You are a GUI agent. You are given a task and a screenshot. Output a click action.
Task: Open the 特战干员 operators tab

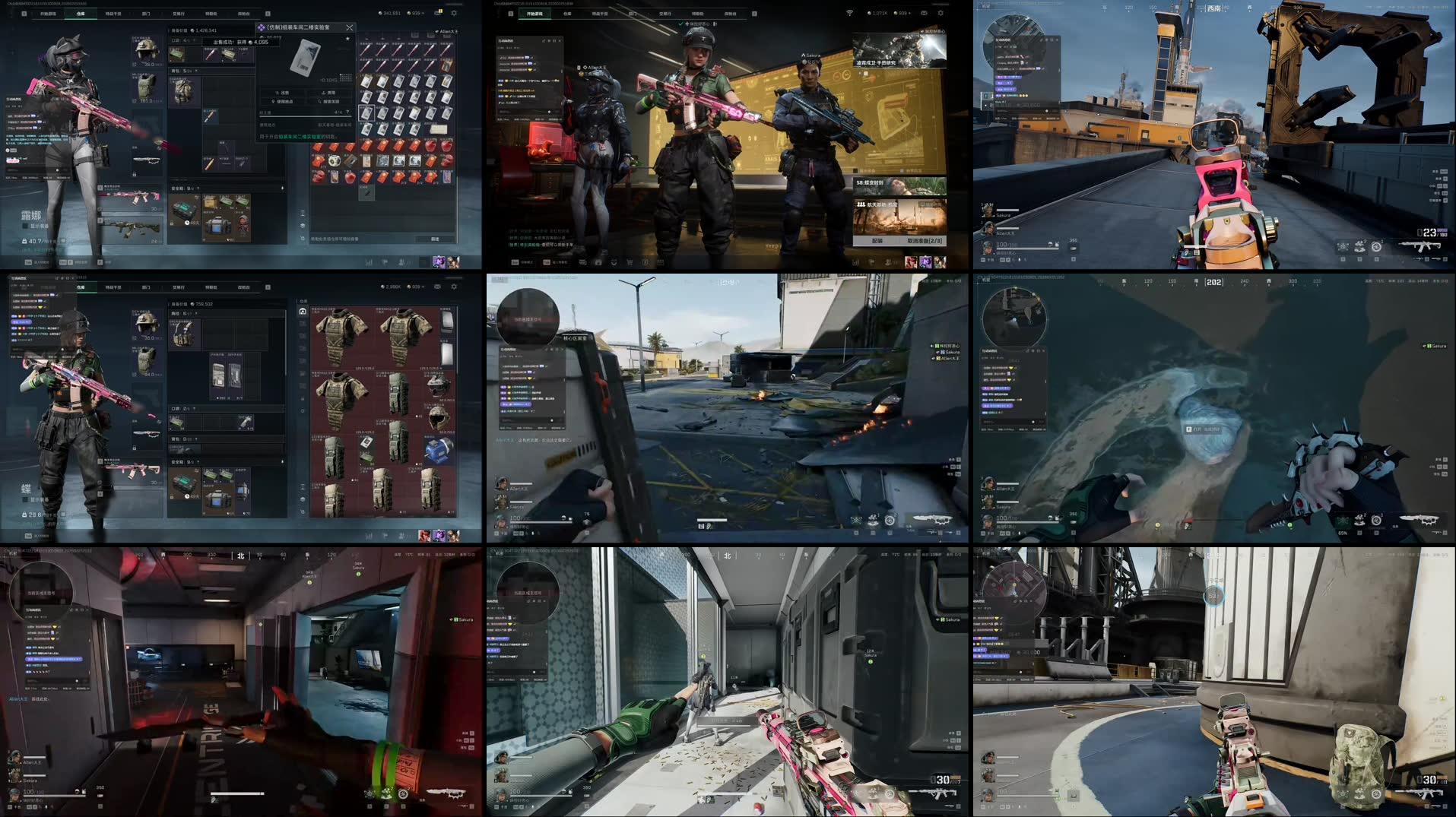pos(114,13)
